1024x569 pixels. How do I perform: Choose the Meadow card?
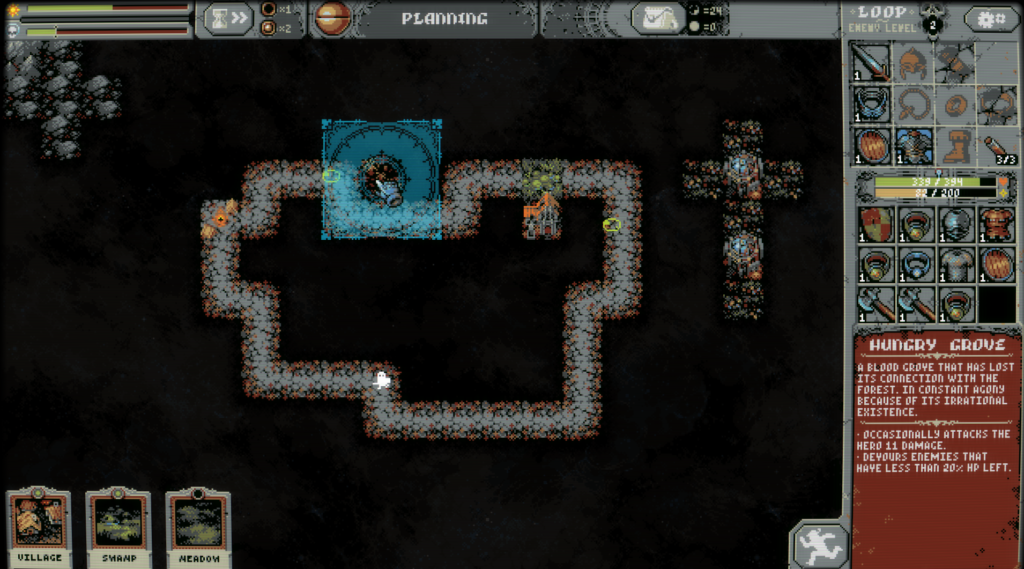tap(198, 524)
